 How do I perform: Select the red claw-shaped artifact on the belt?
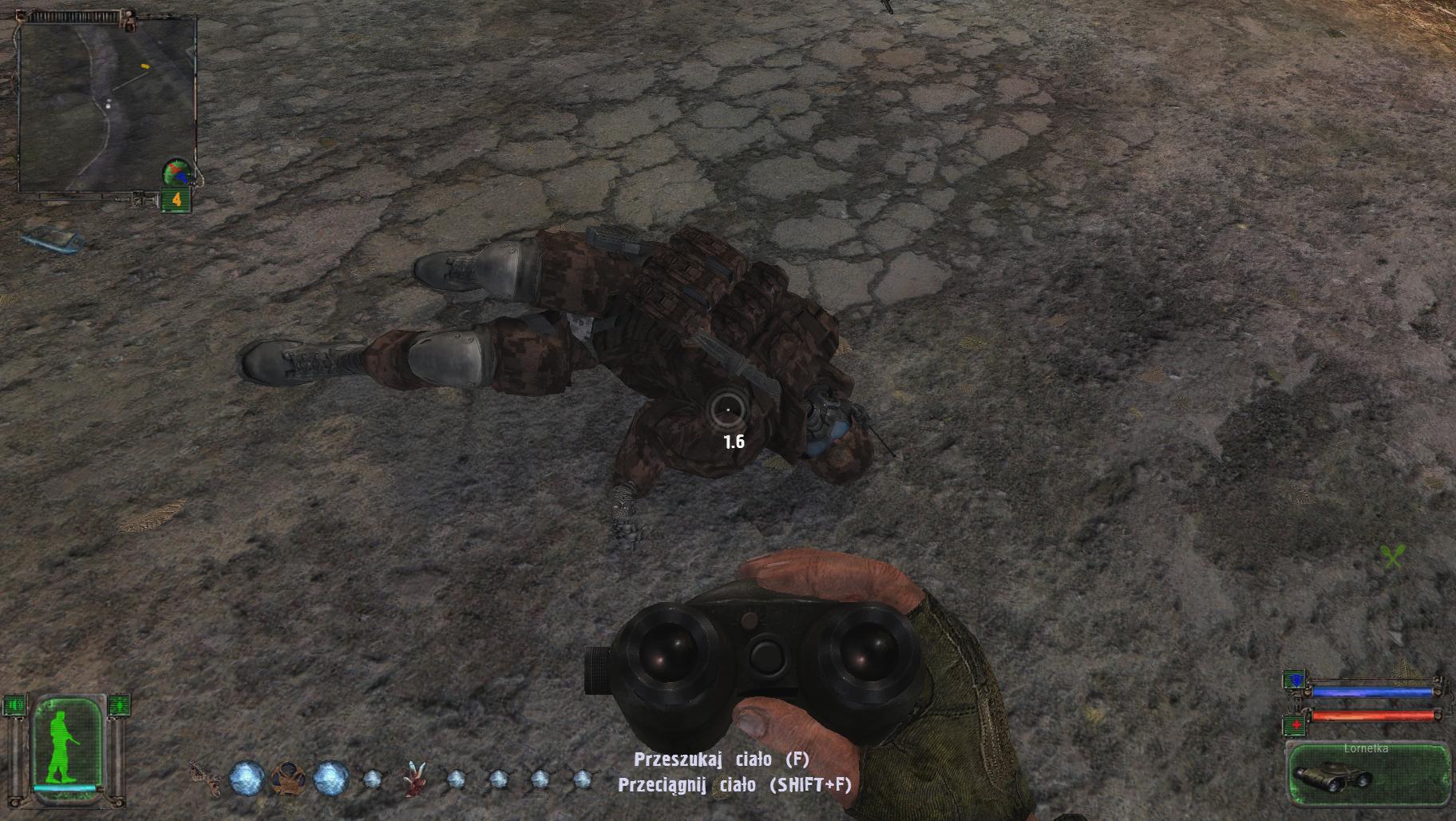[414, 776]
